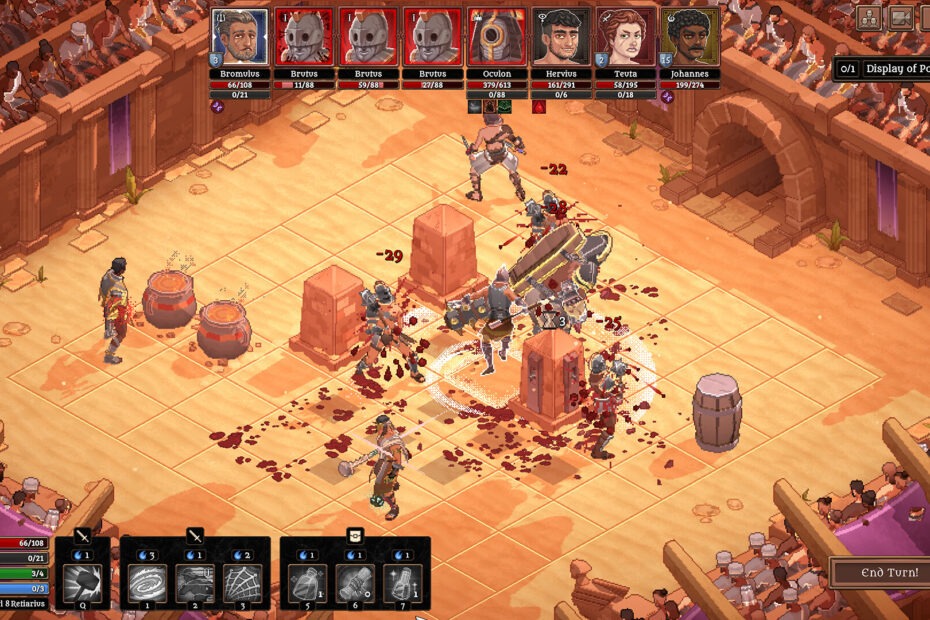Select Johannes portrait in turn order

688,37
